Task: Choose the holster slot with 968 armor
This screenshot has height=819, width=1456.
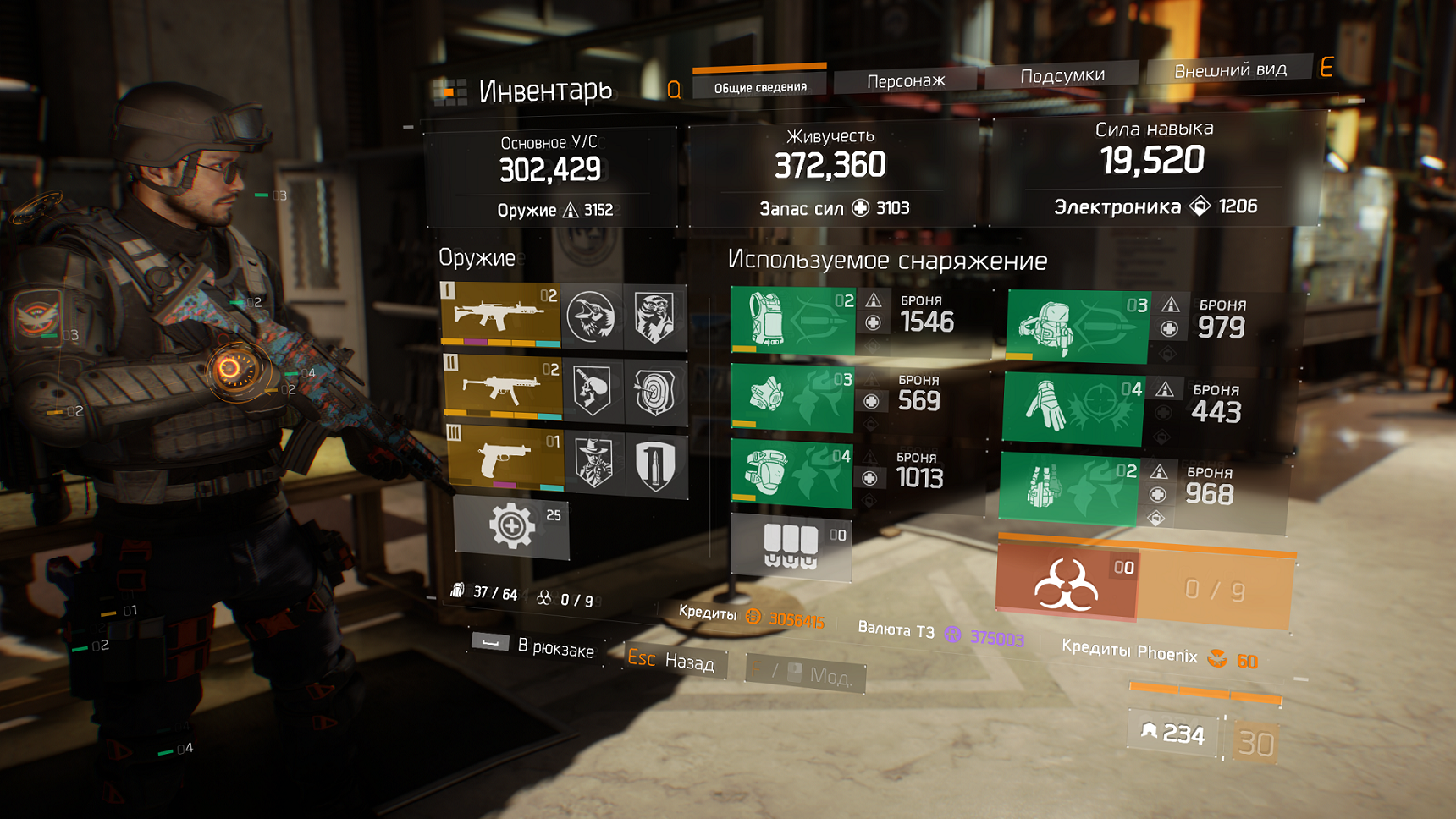Action: tap(1068, 488)
